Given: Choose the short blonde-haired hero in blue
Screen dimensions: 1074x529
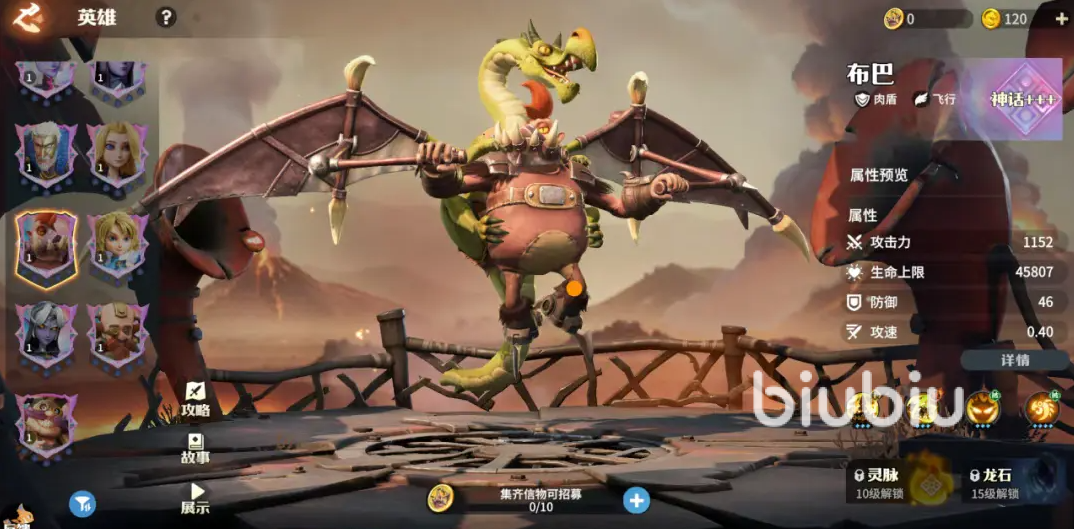Looking at the screenshot, I should point(117,243).
